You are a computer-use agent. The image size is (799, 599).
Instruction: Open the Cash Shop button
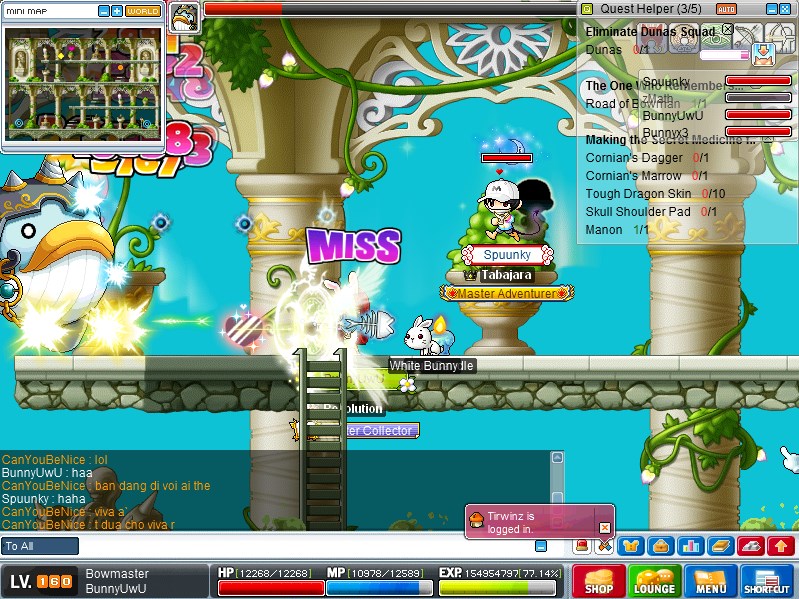(x=599, y=581)
